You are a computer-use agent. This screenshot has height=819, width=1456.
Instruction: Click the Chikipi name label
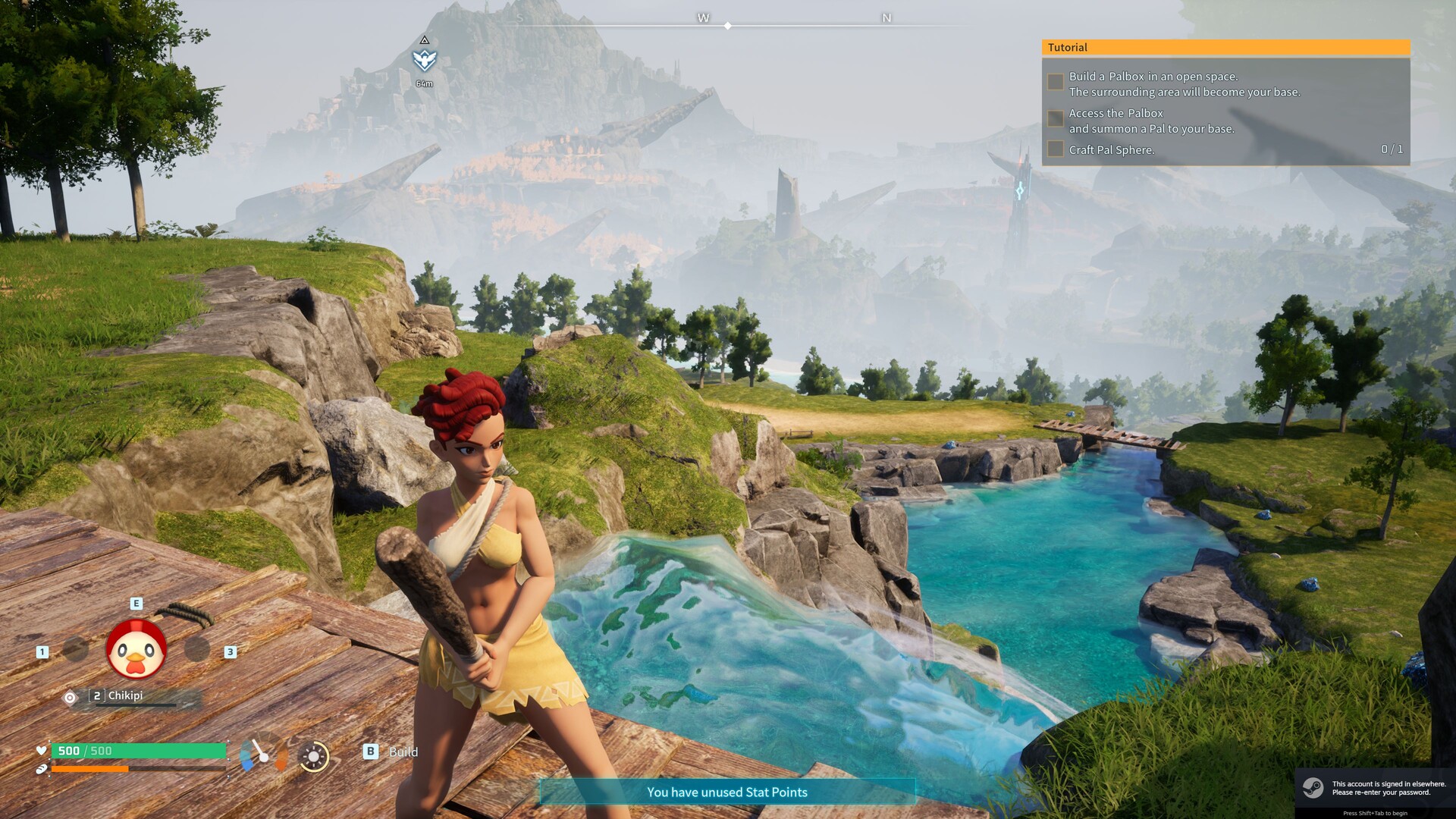pyautogui.click(x=125, y=695)
